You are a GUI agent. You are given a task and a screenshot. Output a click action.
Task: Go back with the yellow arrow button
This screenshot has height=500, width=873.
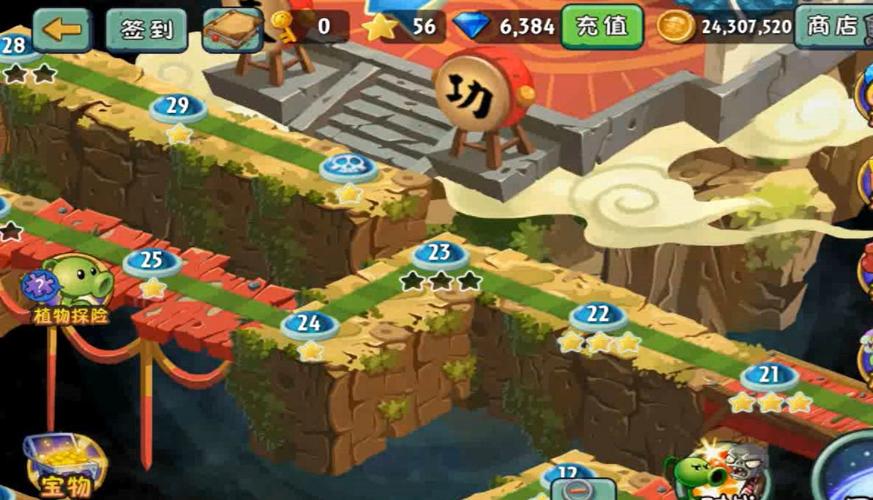(61, 28)
